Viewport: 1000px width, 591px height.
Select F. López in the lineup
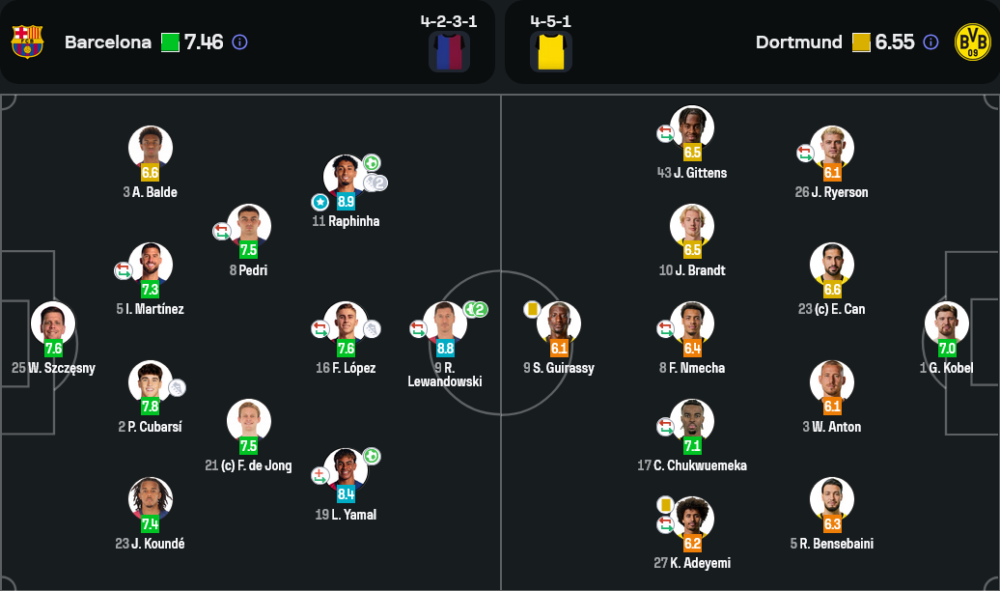[x=346, y=323]
